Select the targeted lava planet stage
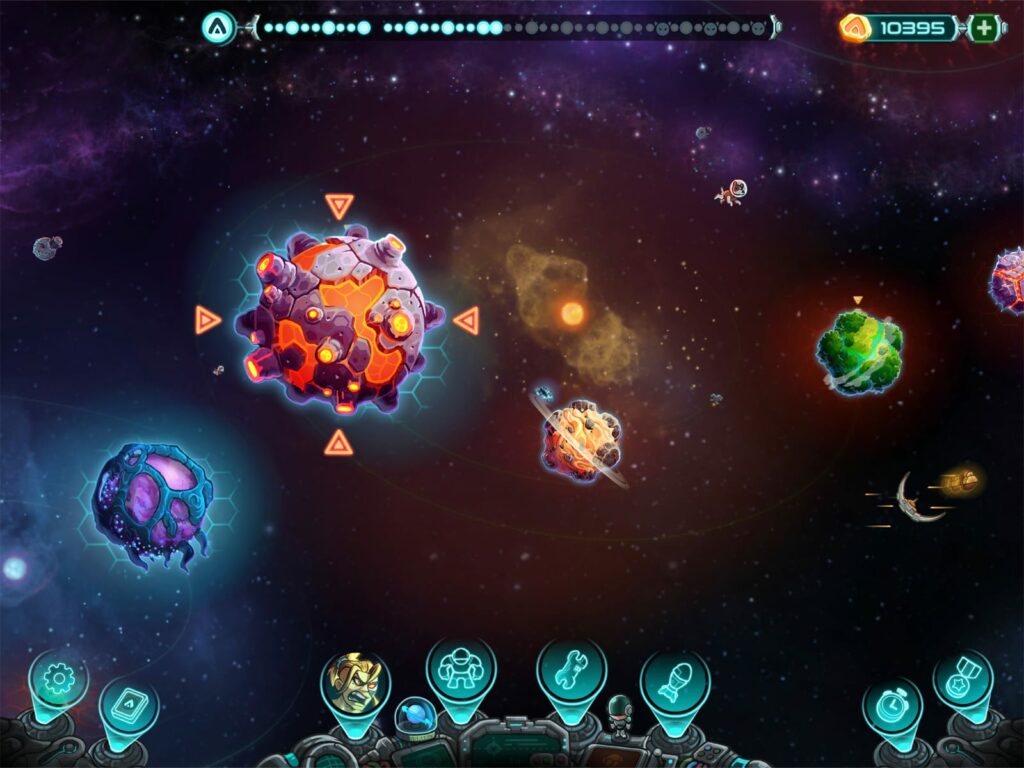Image resolution: width=1024 pixels, height=768 pixels. (x=339, y=320)
